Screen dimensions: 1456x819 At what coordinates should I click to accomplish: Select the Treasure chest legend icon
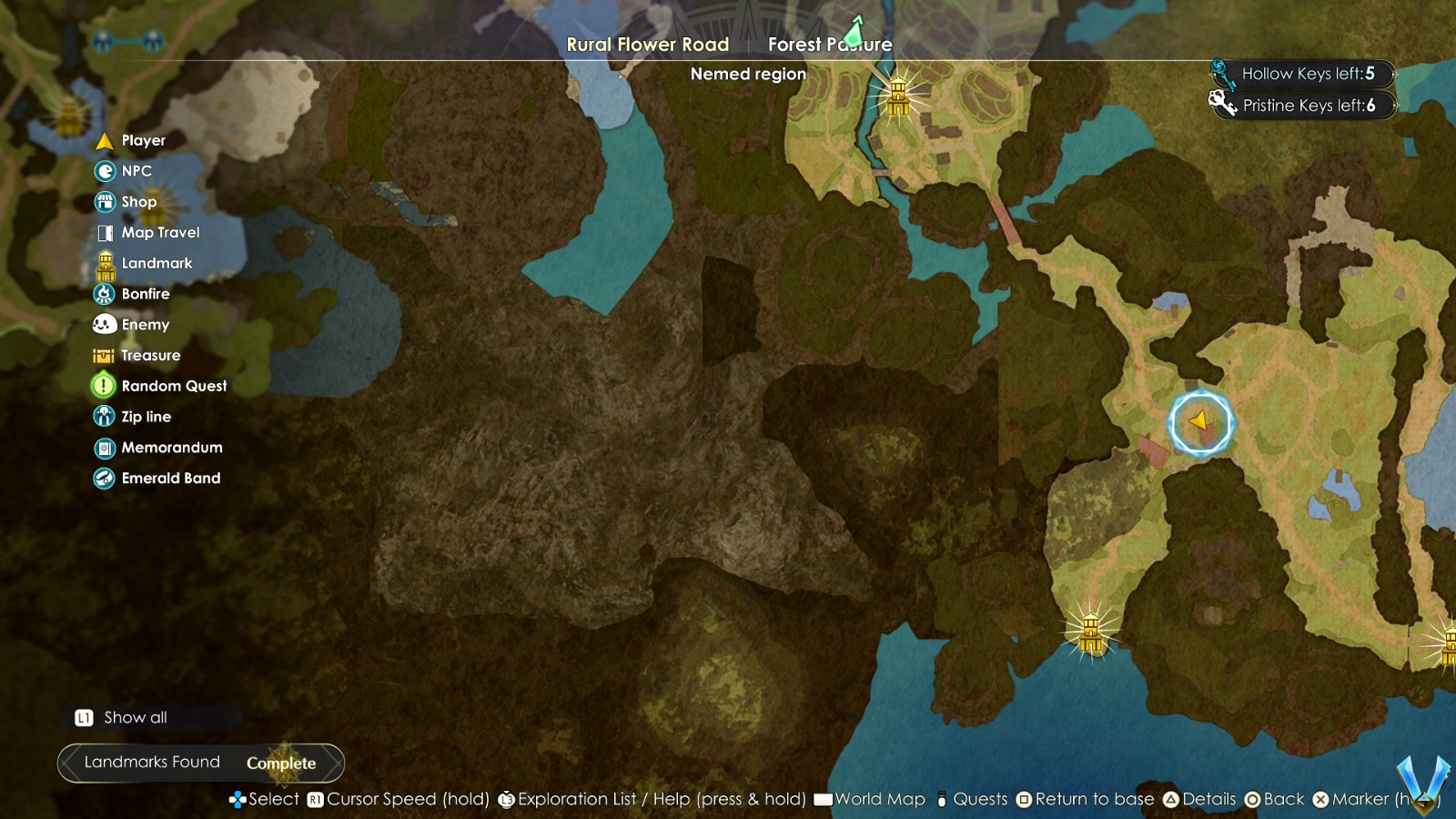click(105, 355)
